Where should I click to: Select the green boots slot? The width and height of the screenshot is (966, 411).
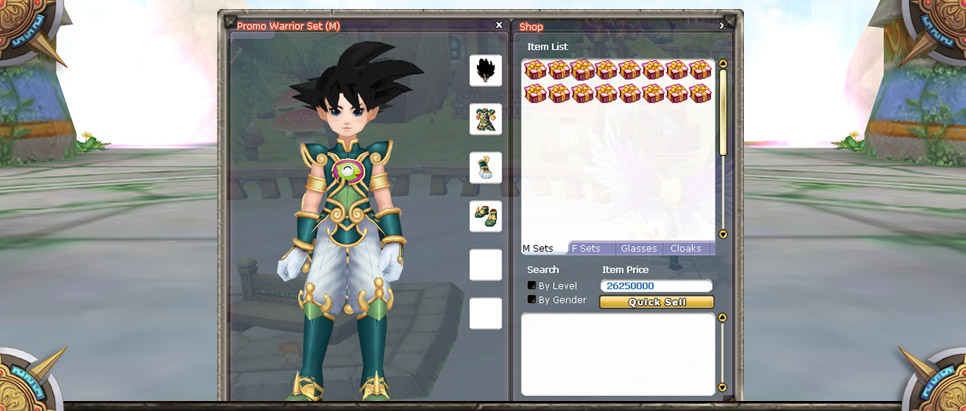point(486,216)
